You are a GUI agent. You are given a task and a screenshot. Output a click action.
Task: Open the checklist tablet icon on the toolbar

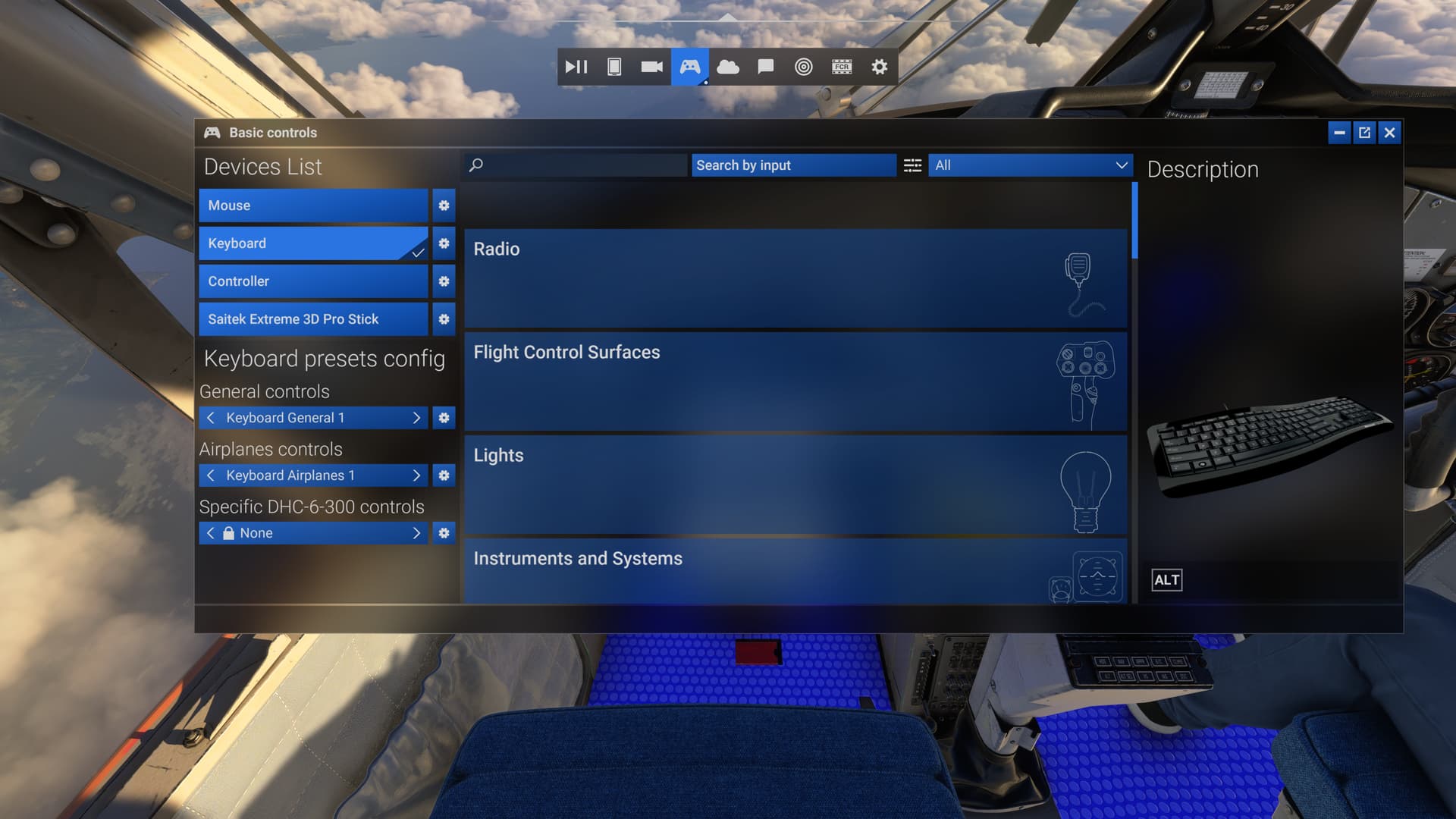[x=613, y=67]
